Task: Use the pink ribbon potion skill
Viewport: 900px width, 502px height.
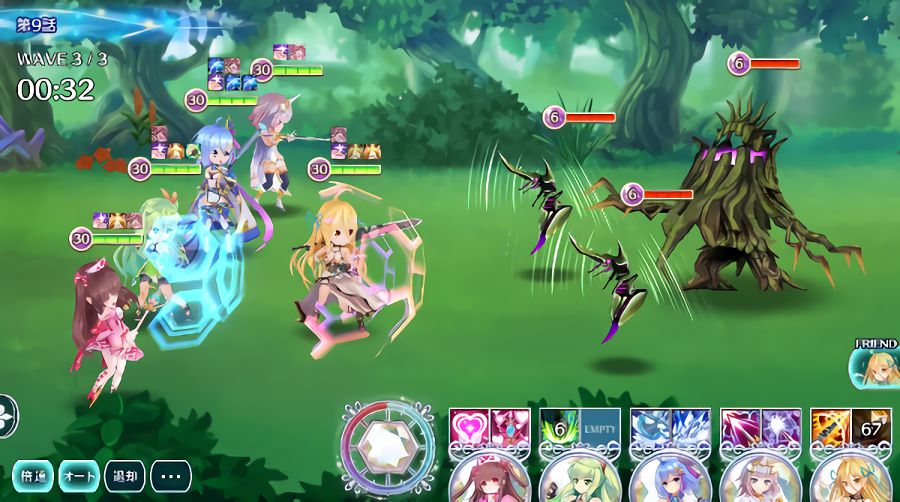Action: (510, 427)
